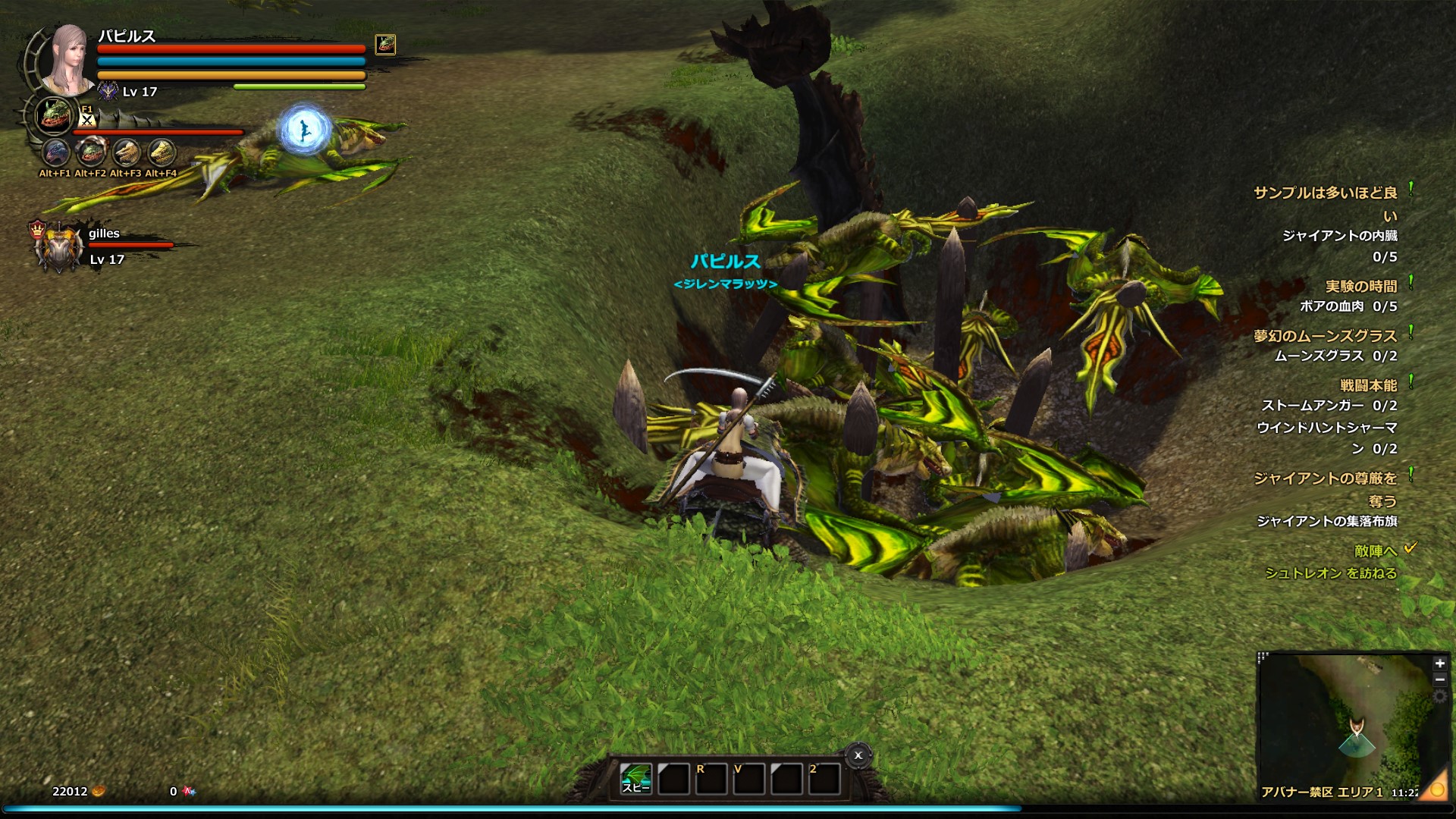Toggle the F1 crossed swords dragon mode
The width and height of the screenshot is (1456, 819).
click(x=87, y=118)
